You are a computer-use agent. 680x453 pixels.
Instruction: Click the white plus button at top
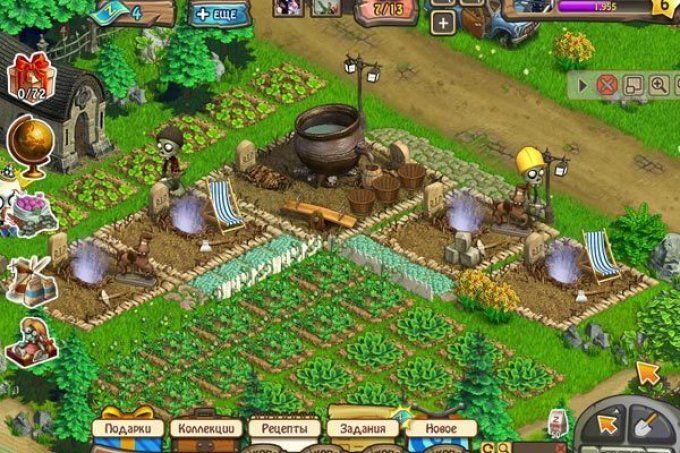pos(442,24)
